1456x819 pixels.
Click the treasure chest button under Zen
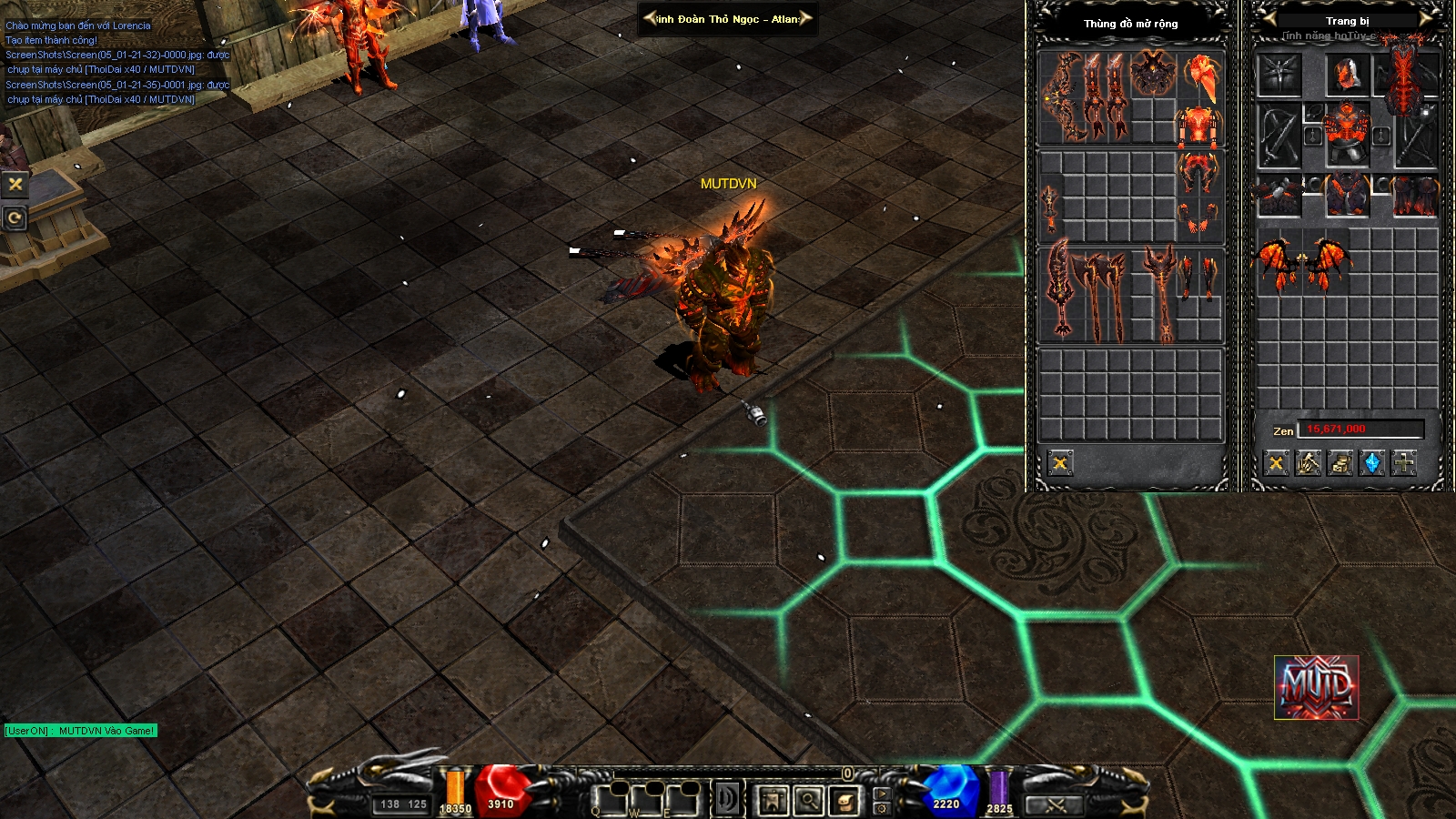[x=1340, y=464]
